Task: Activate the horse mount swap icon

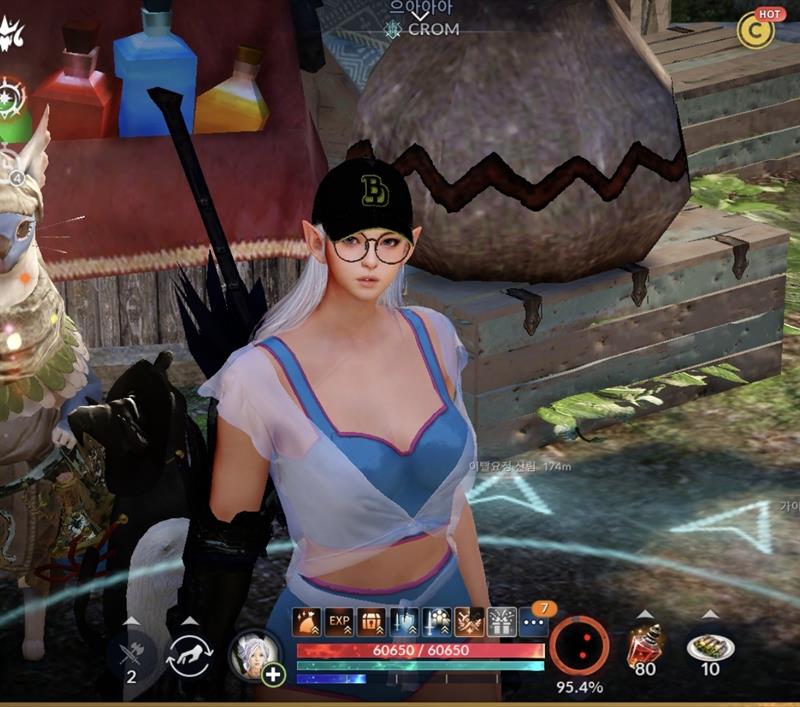Action: pyautogui.click(x=189, y=653)
